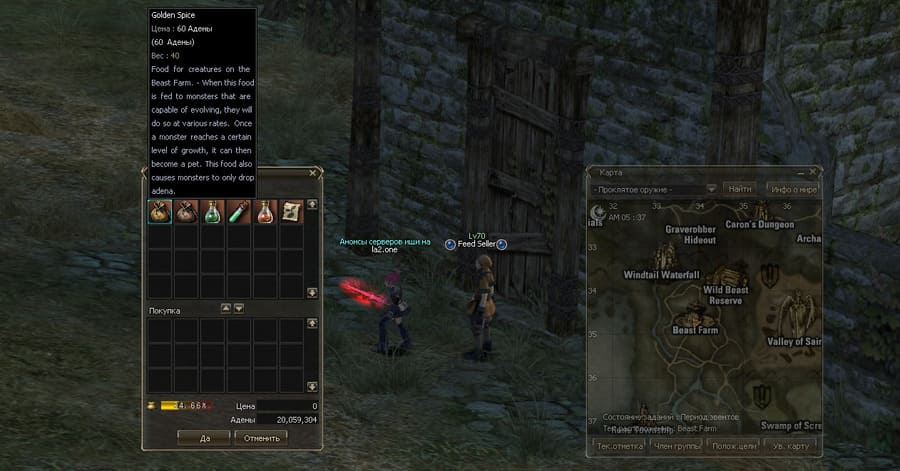
Task: Click the Найти button on map
Action: 740,188
